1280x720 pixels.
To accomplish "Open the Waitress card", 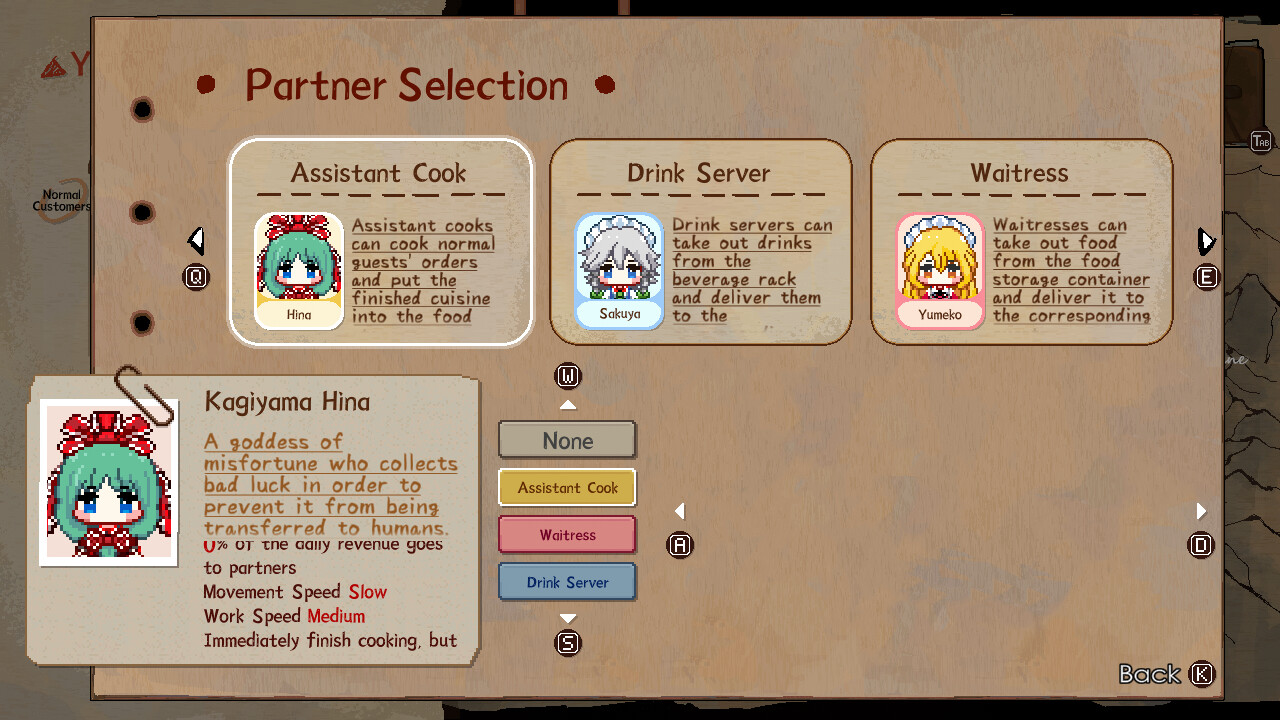I will click(1020, 240).
